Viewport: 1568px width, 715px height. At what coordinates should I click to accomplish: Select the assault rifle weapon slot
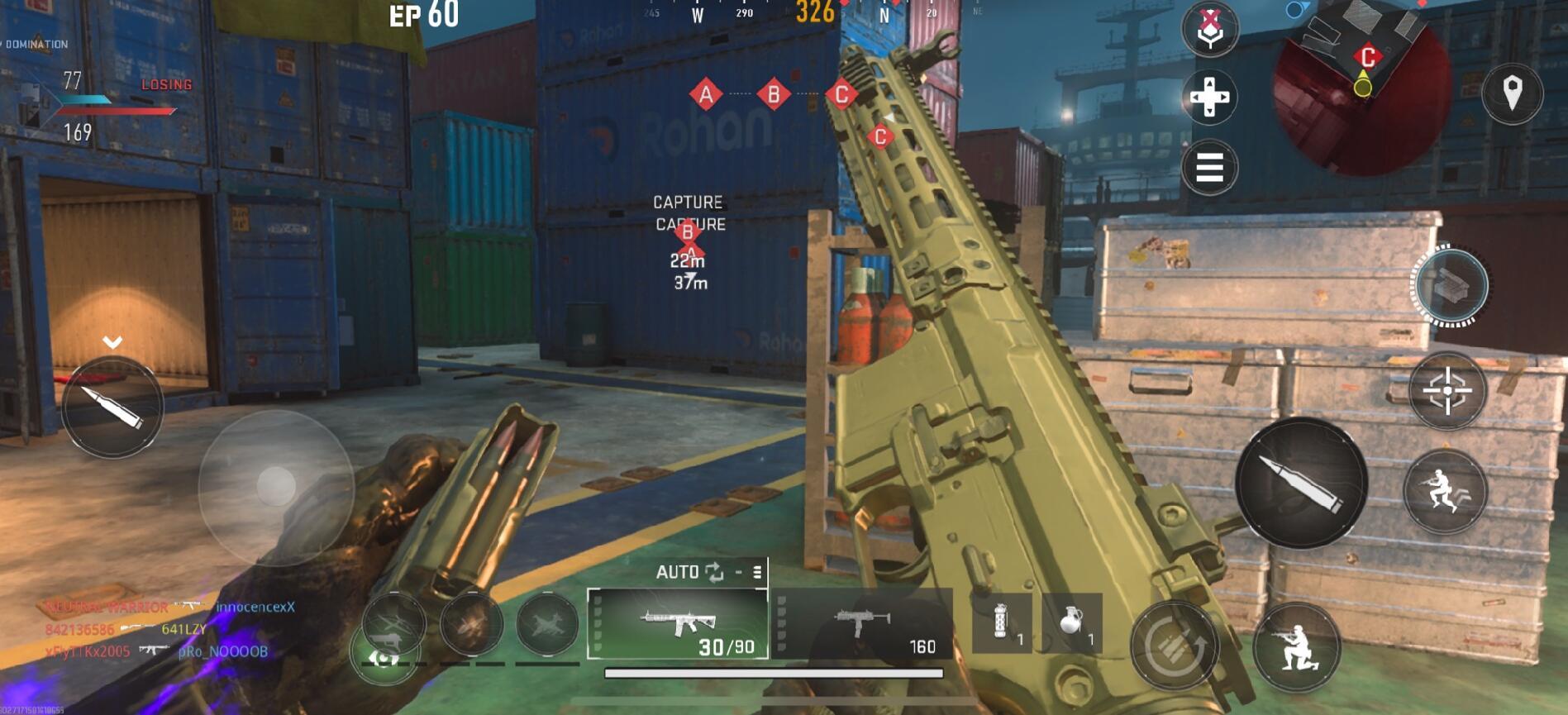[678, 624]
